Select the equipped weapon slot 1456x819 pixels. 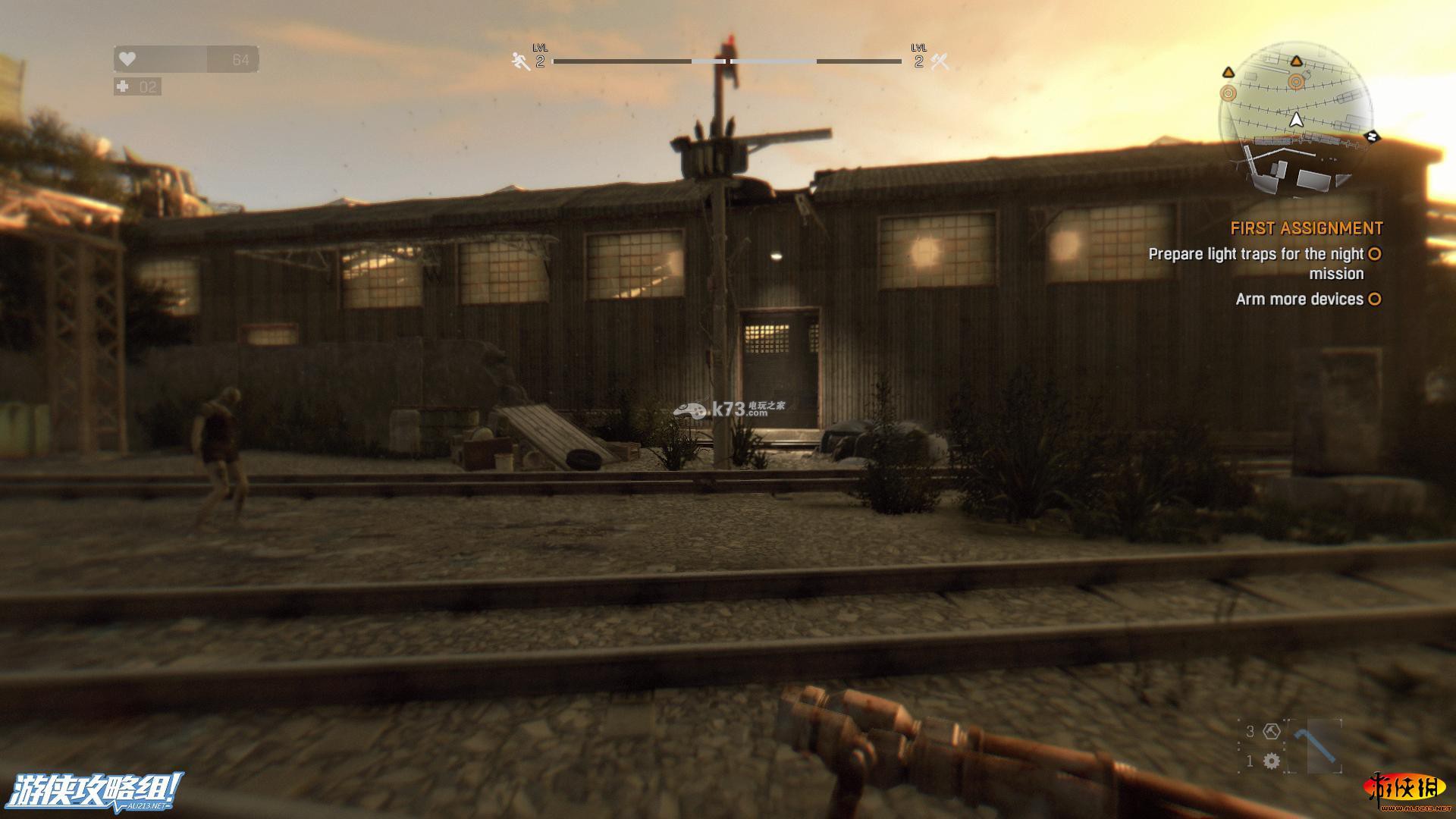coord(1313,746)
